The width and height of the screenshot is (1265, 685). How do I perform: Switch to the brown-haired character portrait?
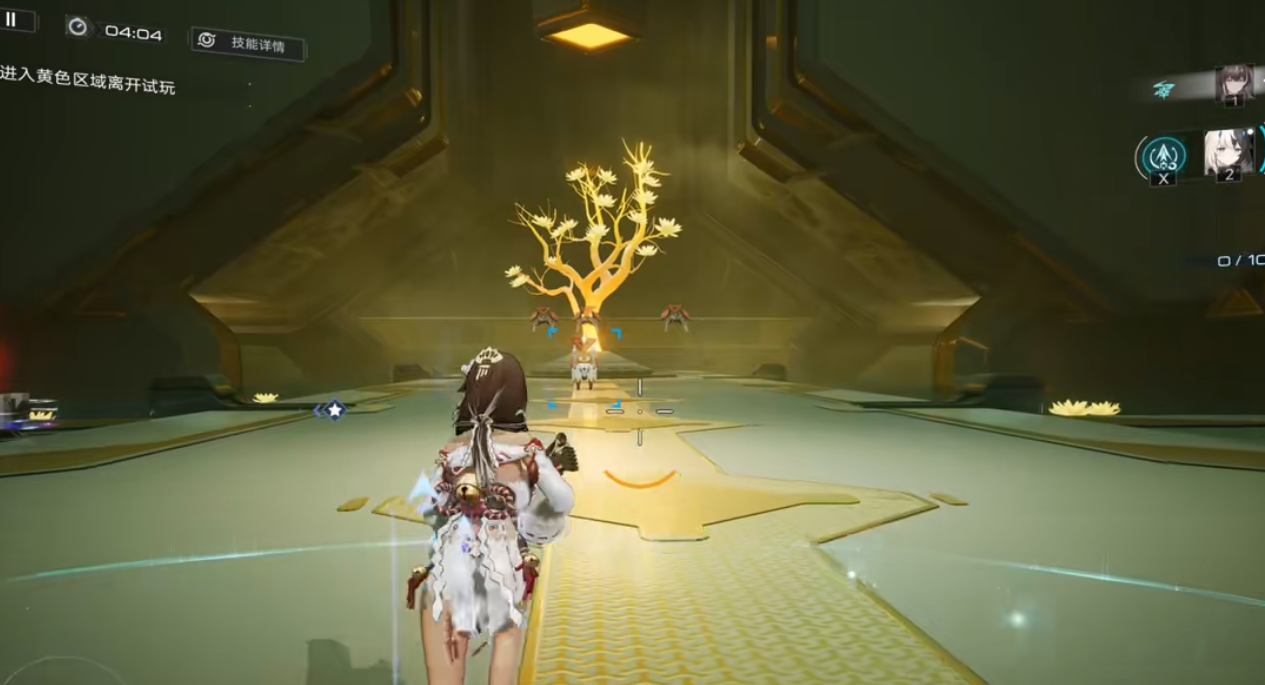[x=1233, y=84]
